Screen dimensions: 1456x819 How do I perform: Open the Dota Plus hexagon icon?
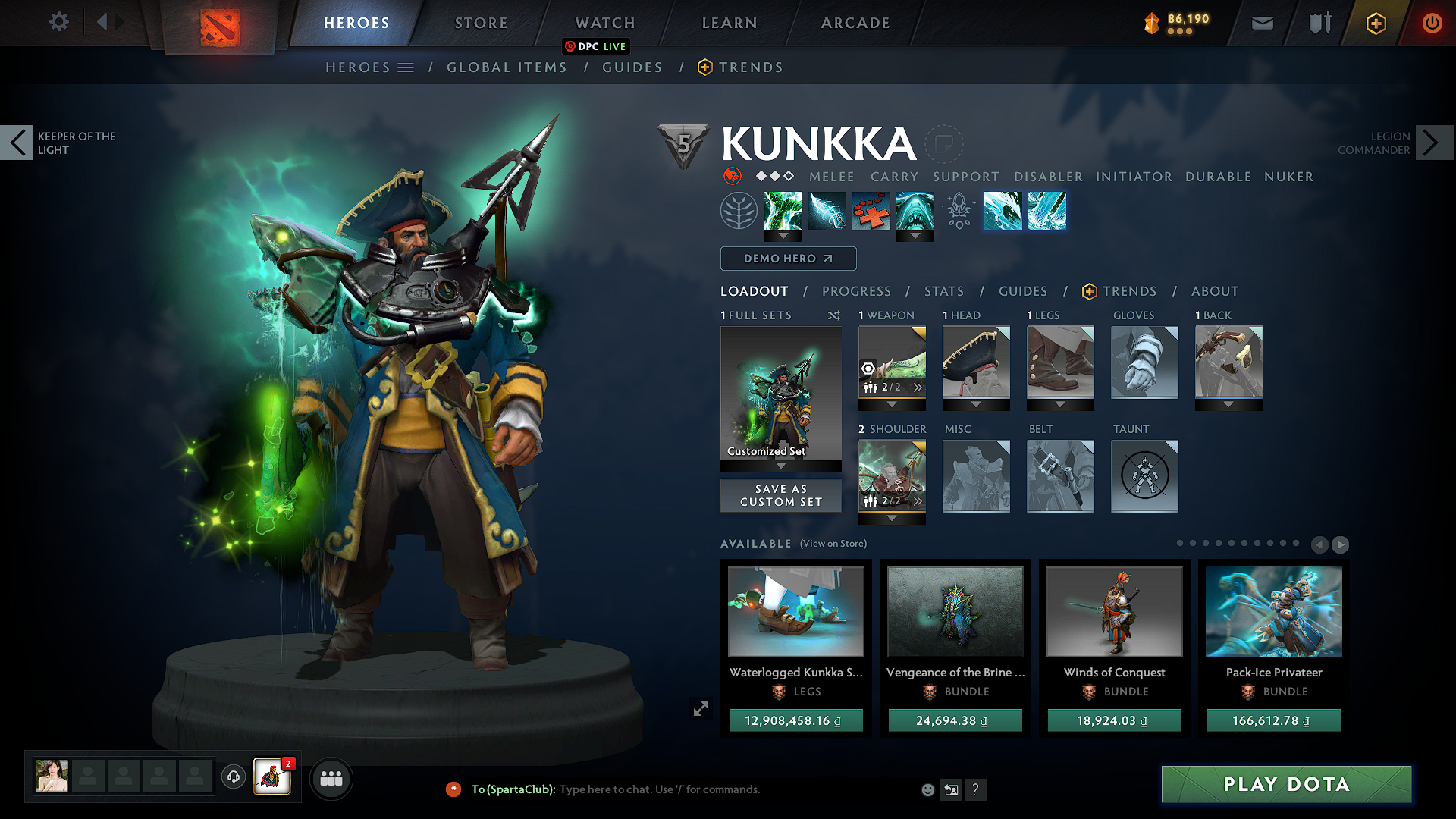pos(1375,23)
